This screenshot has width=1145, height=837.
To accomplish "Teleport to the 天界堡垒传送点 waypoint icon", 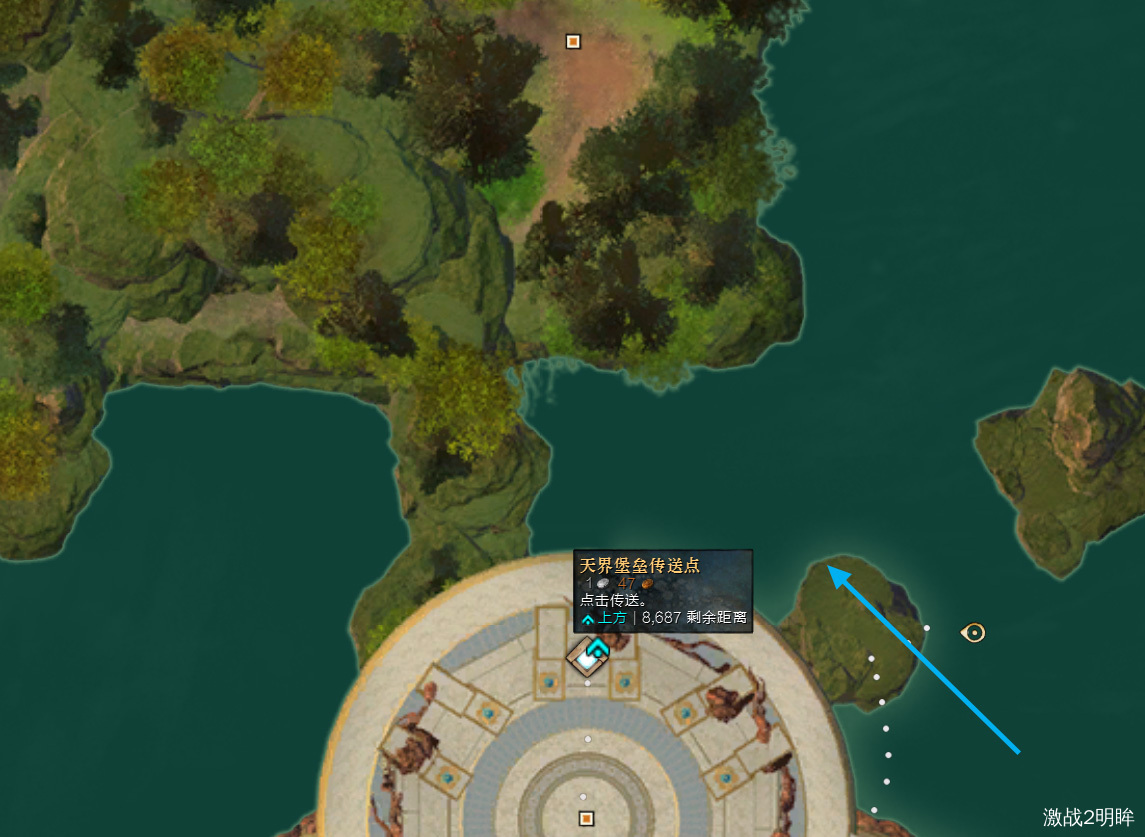I will click(585, 657).
